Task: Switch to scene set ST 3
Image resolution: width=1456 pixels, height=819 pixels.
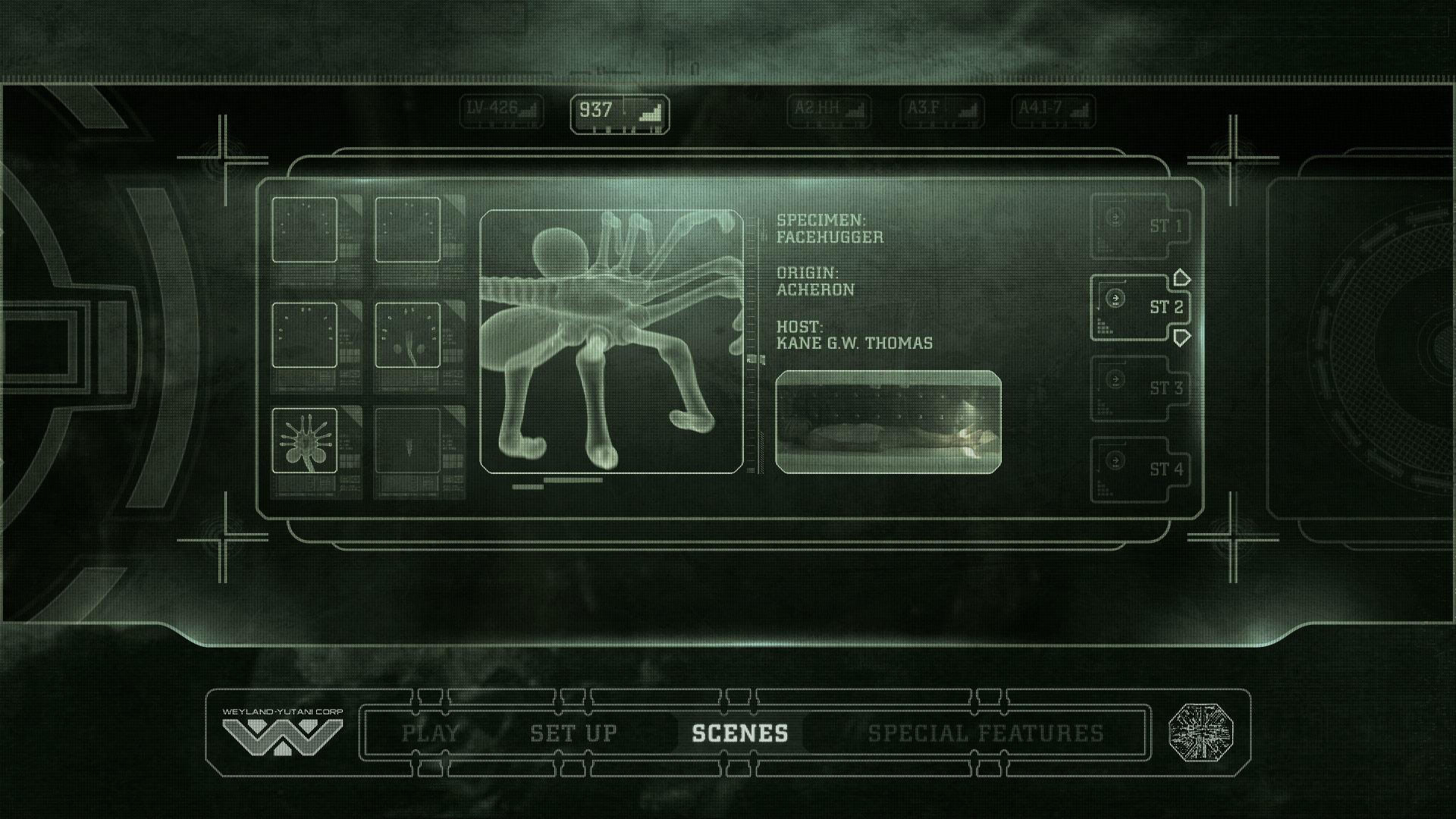Action: point(1141,388)
